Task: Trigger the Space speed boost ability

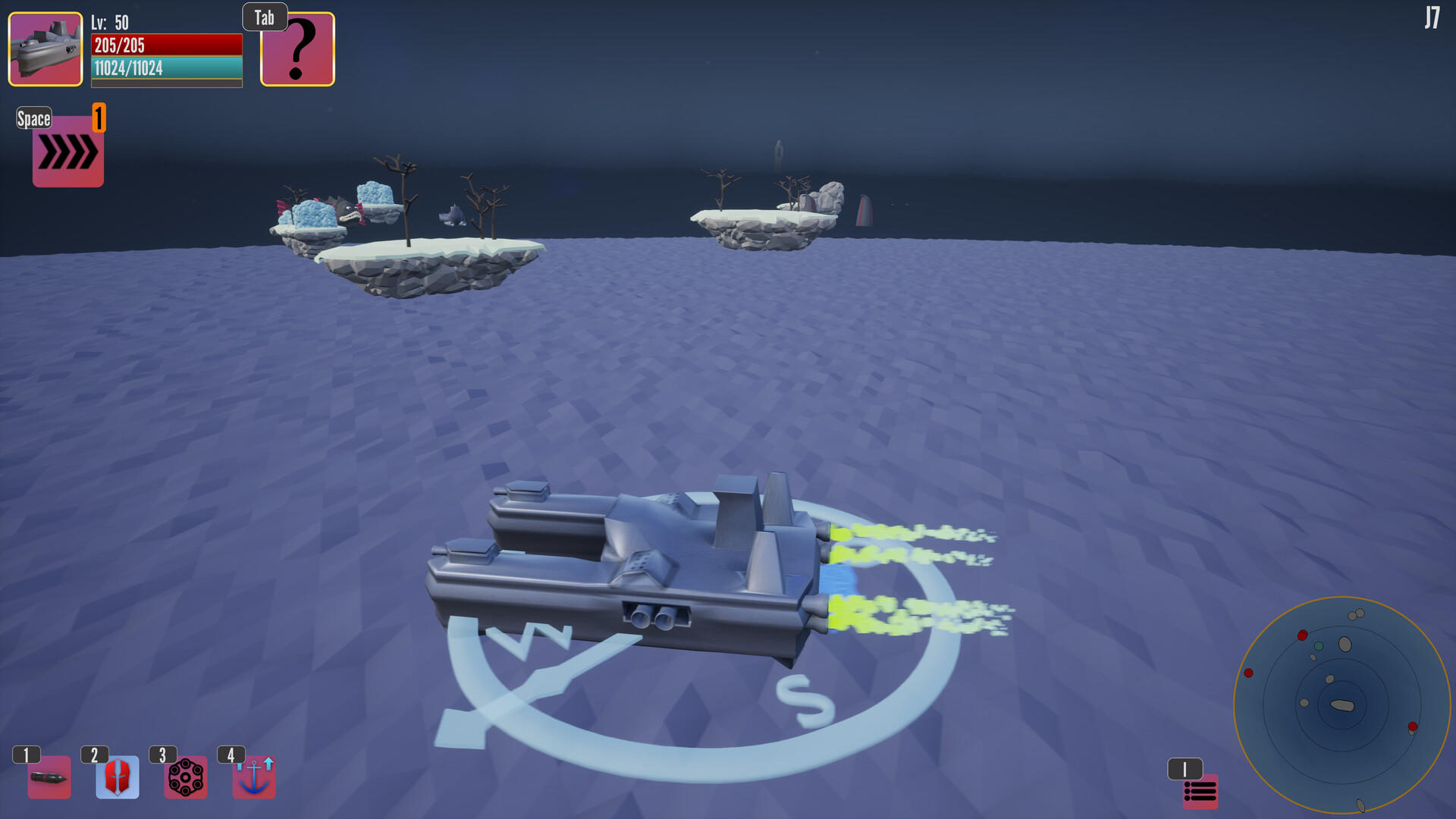Action: [67, 152]
